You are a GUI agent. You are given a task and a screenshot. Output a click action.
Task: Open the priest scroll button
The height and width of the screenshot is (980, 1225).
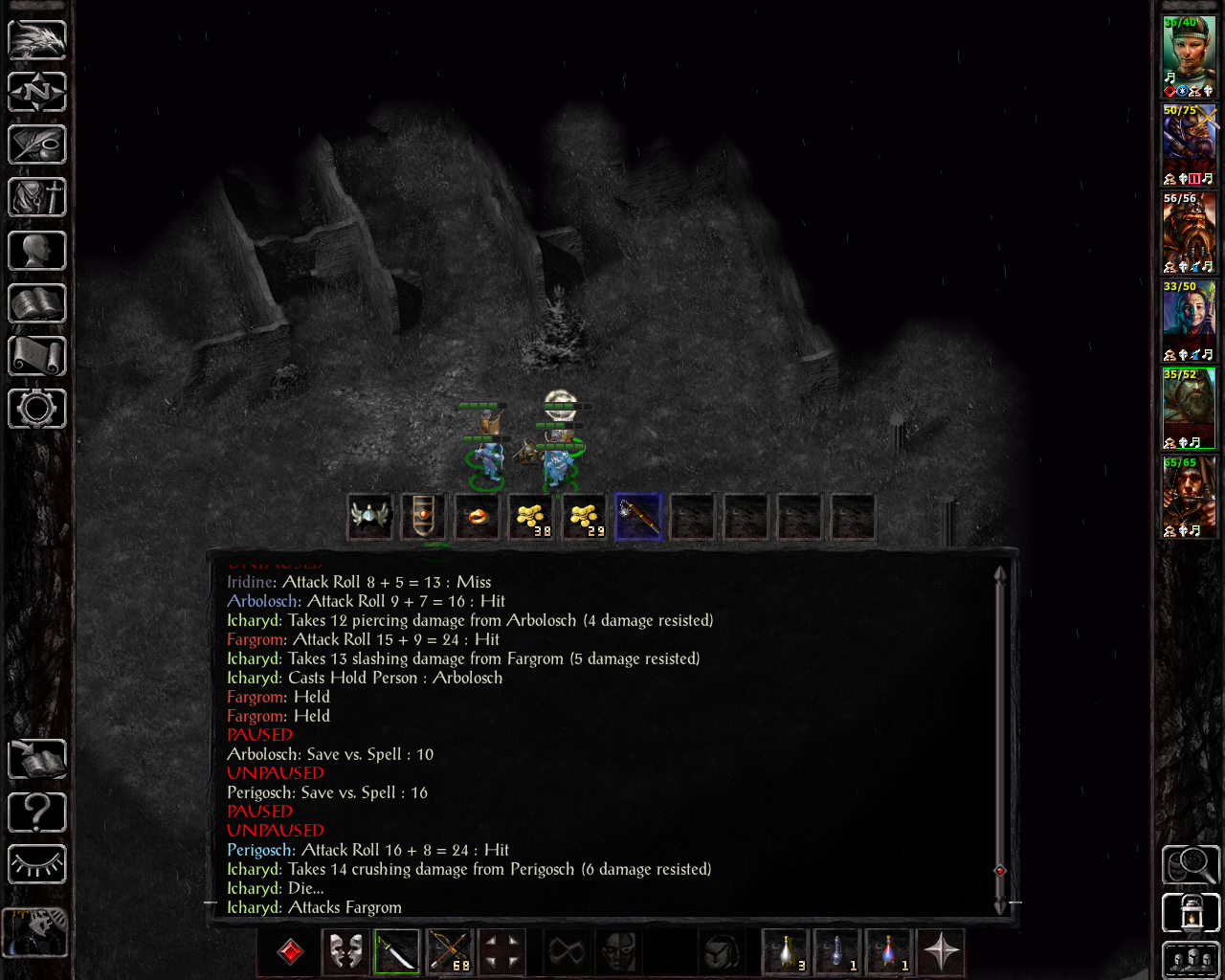[37, 356]
